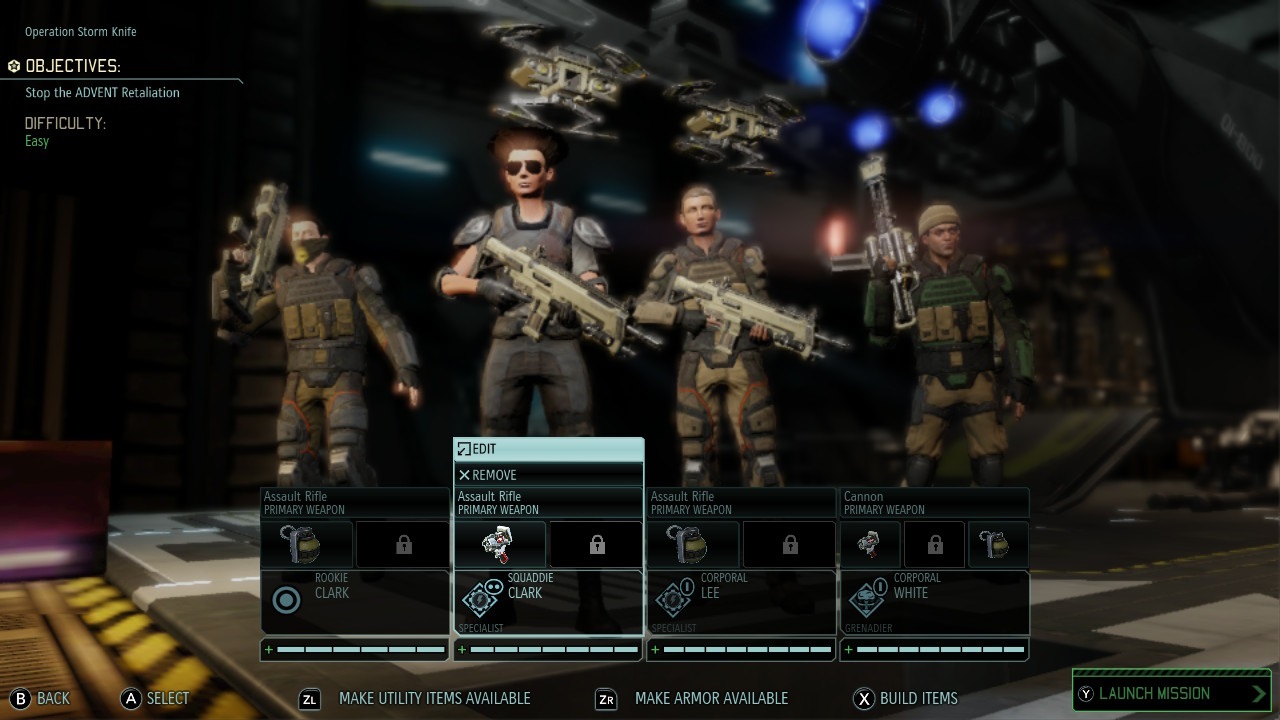Change Squaddie Clark's Assault Rifle primary weapon
Viewport: 1280px width, 720px height.
548,502
